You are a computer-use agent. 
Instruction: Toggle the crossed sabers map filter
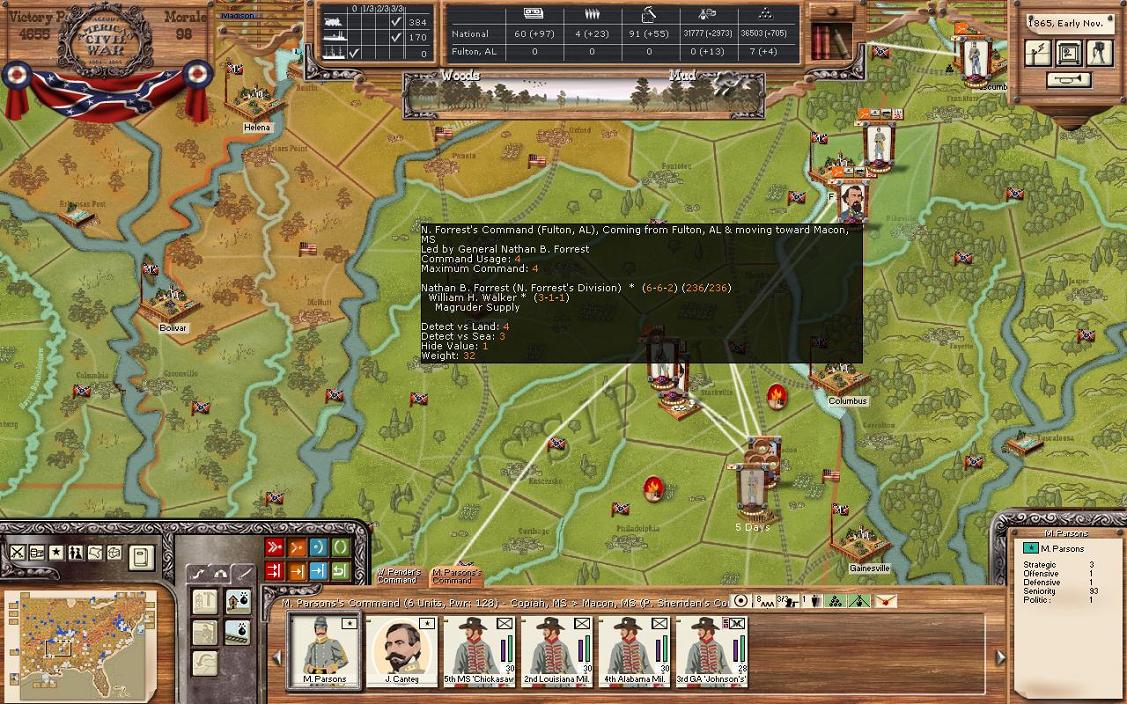(18, 553)
